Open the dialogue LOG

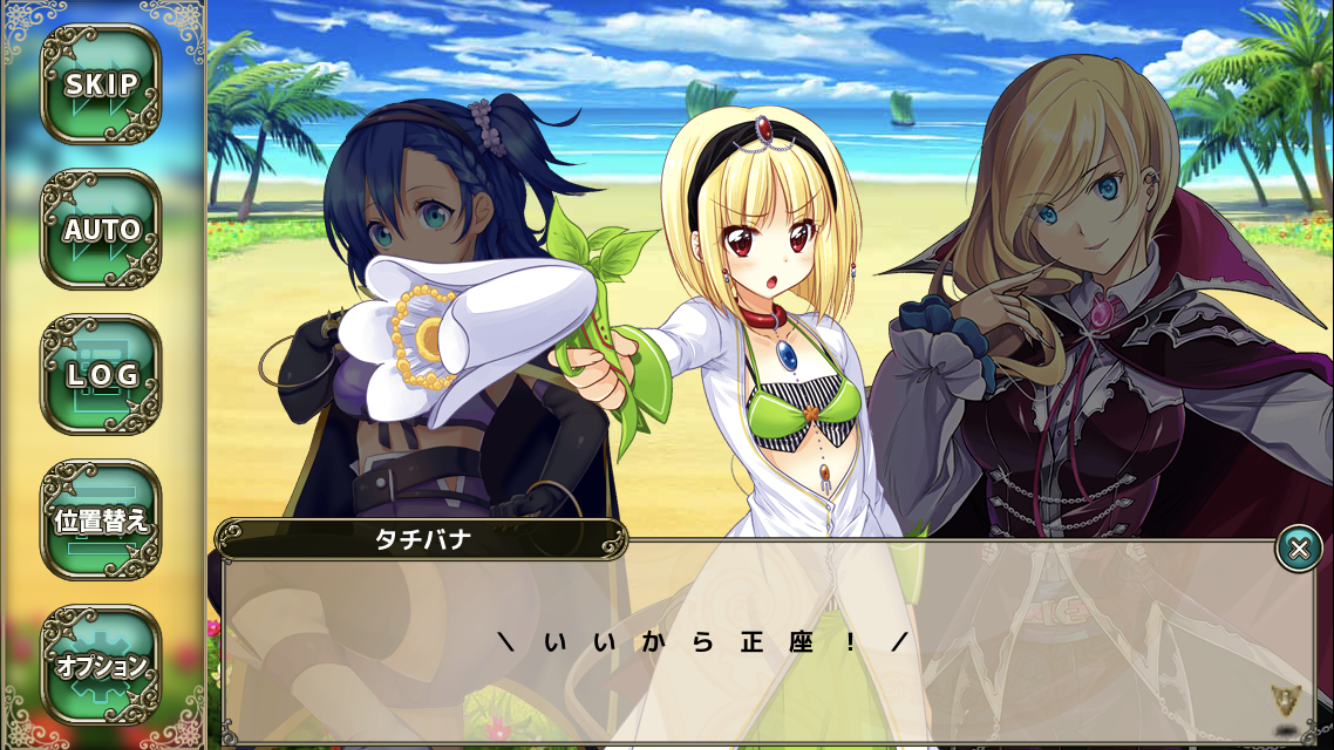pyautogui.click(x=101, y=375)
